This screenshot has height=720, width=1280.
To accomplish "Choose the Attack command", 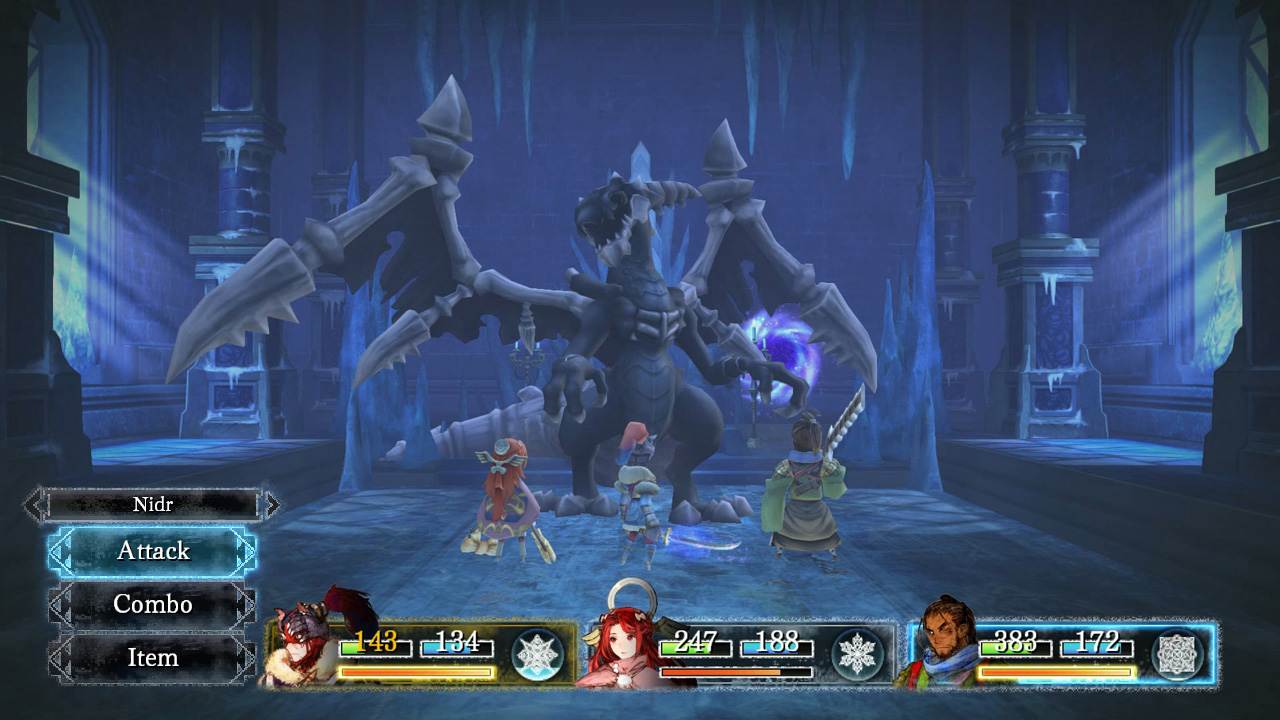I will pos(150,551).
